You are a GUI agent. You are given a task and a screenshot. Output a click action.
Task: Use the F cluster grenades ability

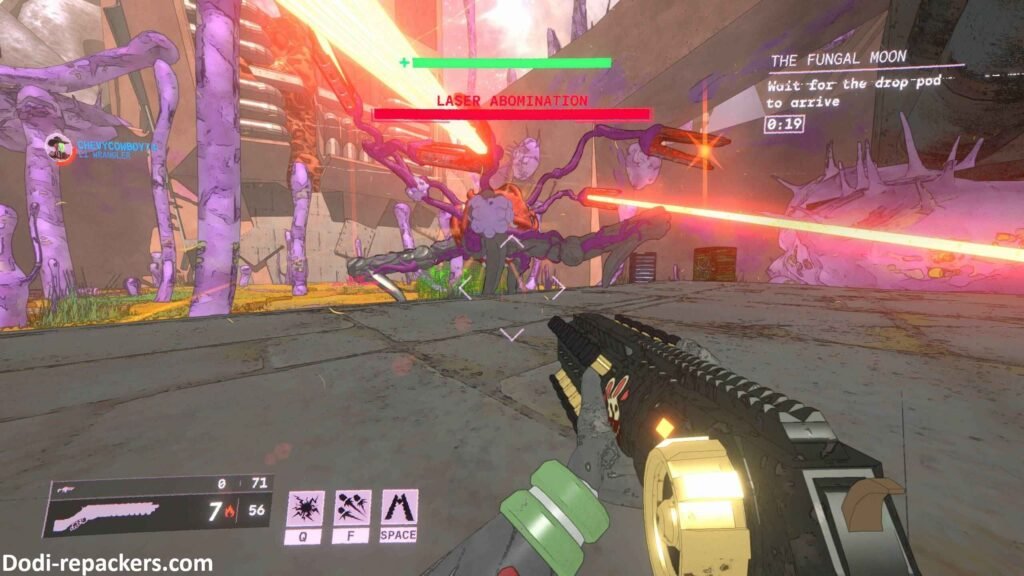pyautogui.click(x=352, y=508)
